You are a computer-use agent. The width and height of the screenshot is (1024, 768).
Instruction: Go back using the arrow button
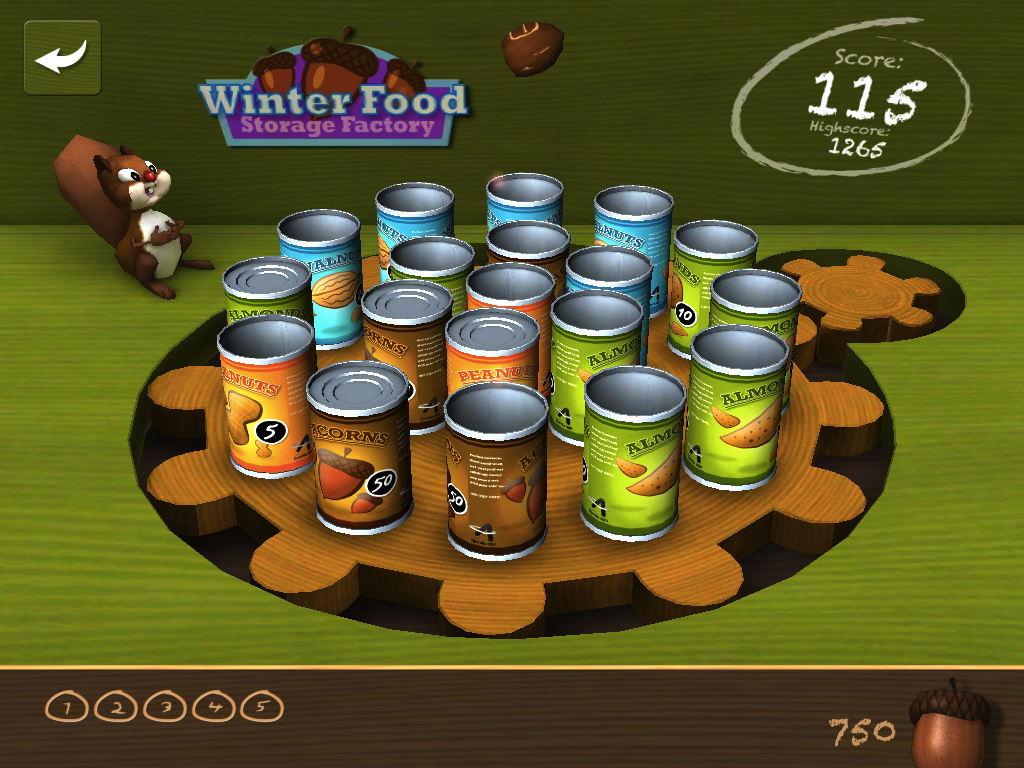(x=62, y=58)
